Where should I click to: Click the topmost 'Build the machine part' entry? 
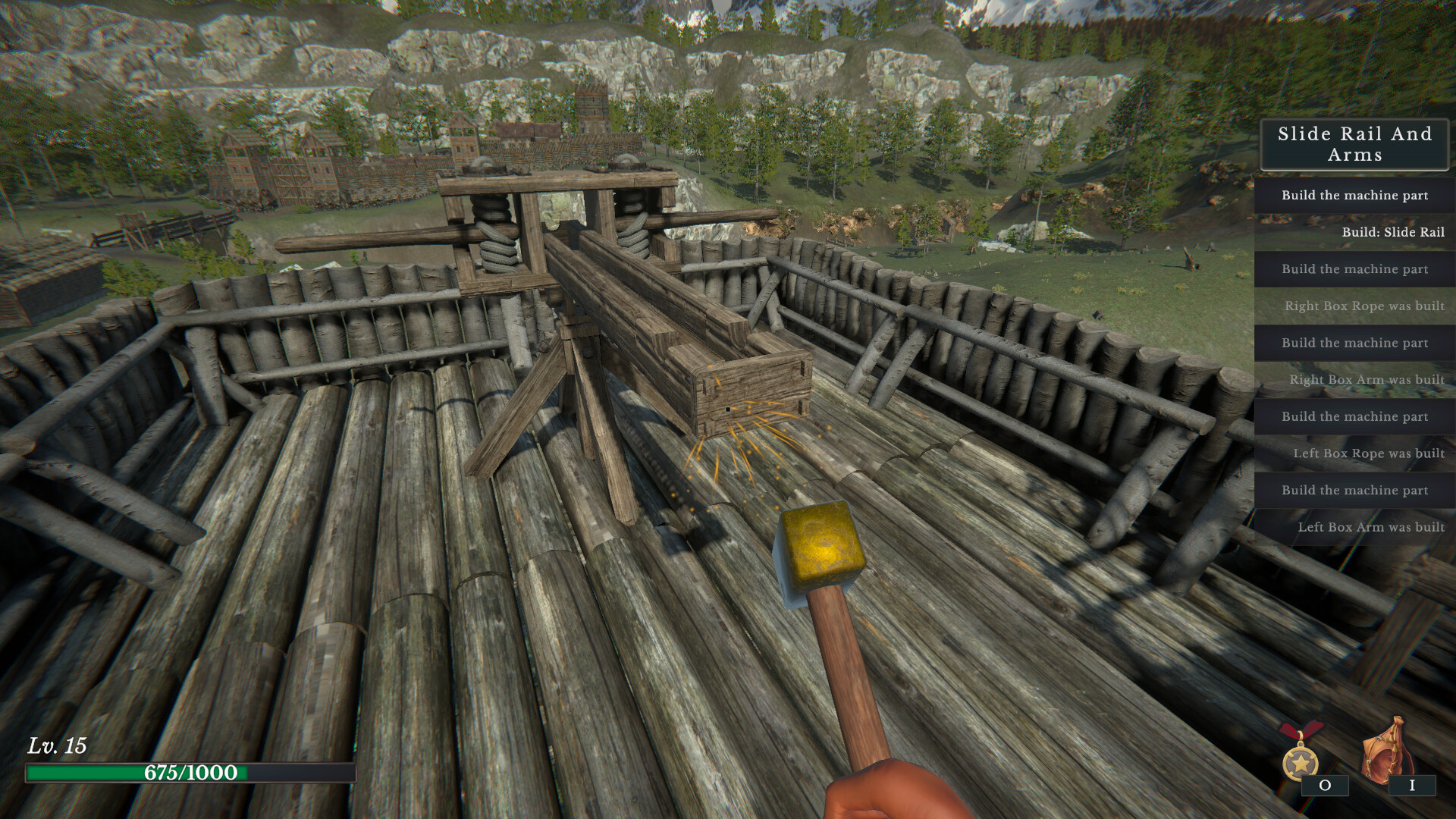pyautogui.click(x=1354, y=196)
